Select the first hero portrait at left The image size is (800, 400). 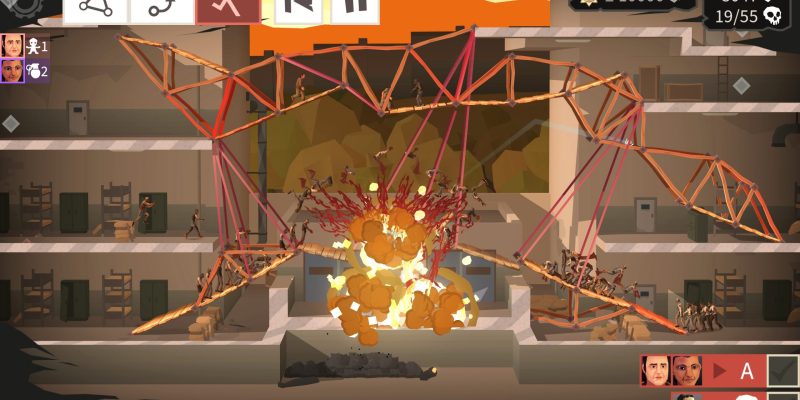(12, 45)
